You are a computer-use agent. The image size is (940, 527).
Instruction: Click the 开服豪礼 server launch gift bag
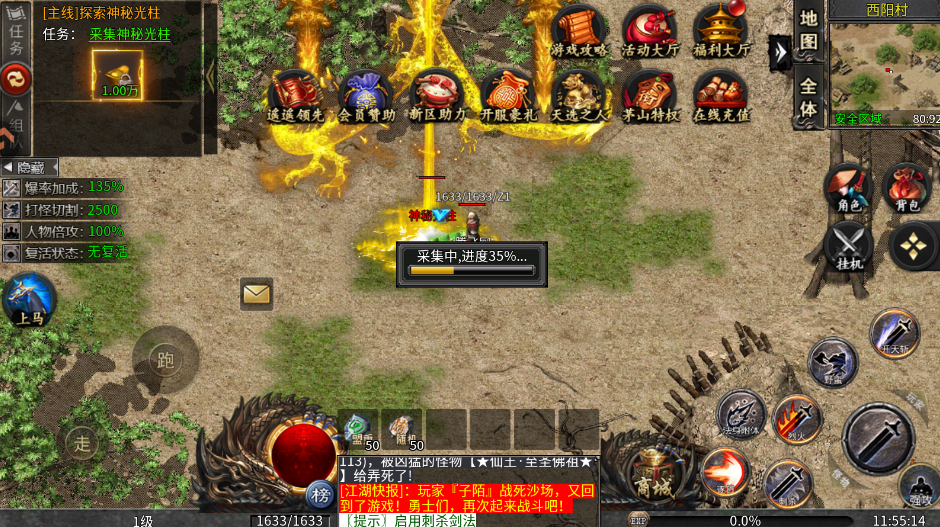click(x=508, y=96)
